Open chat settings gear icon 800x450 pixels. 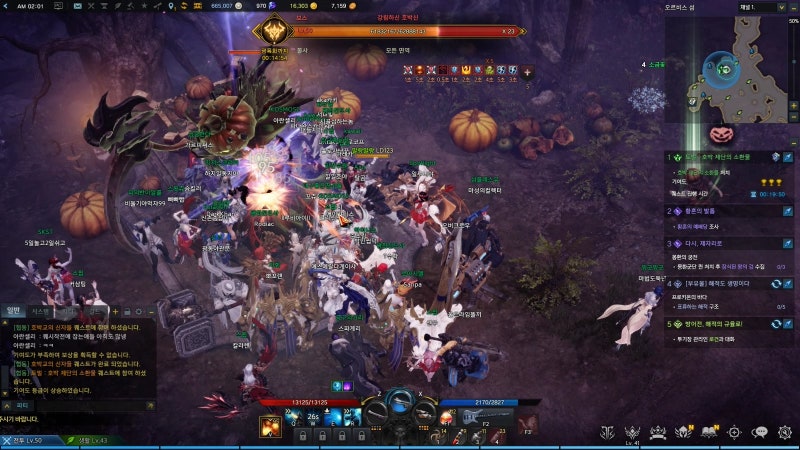tap(138, 311)
